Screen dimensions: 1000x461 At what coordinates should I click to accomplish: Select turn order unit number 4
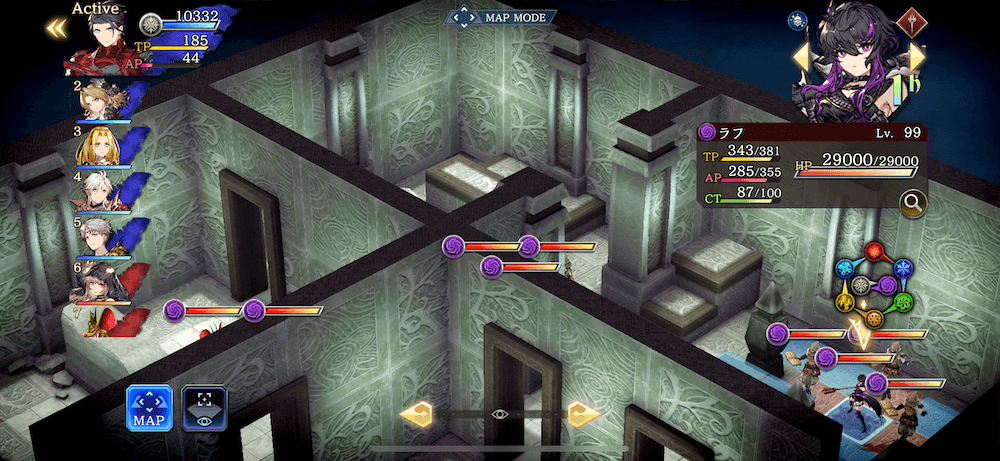pyautogui.click(x=102, y=191)
